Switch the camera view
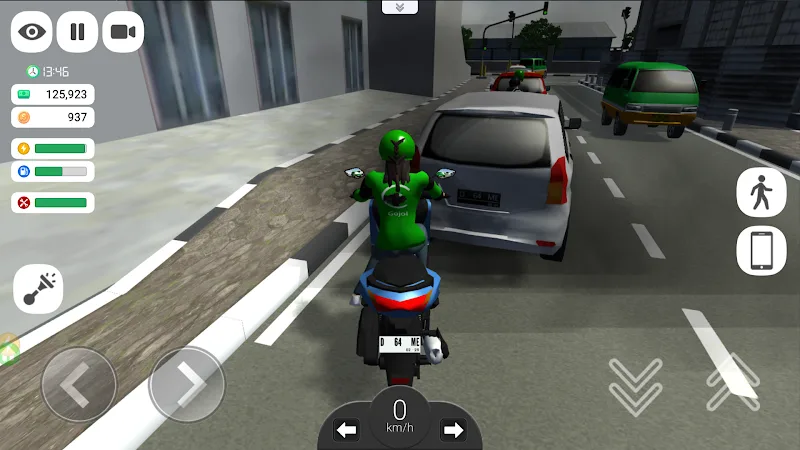 [x=123, y=32]
